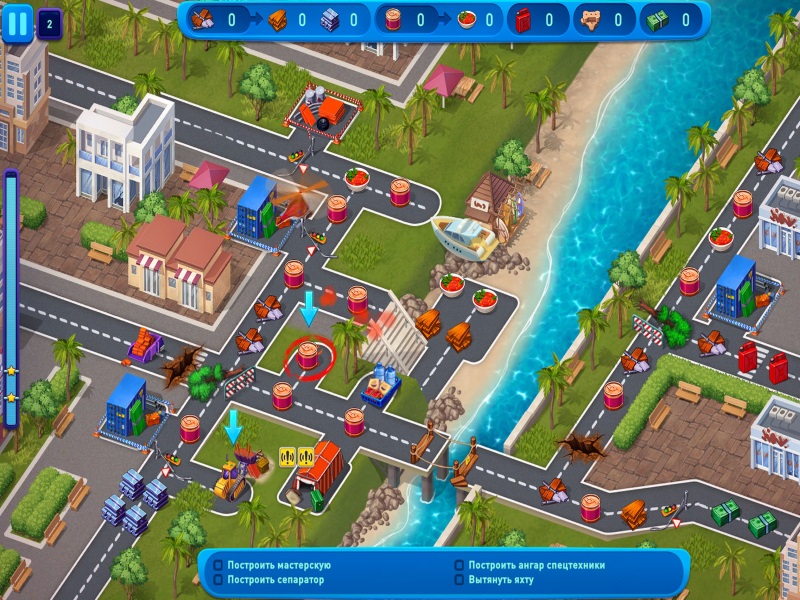Select the objective "Построить сепаратор"

(x=267, y=580)
